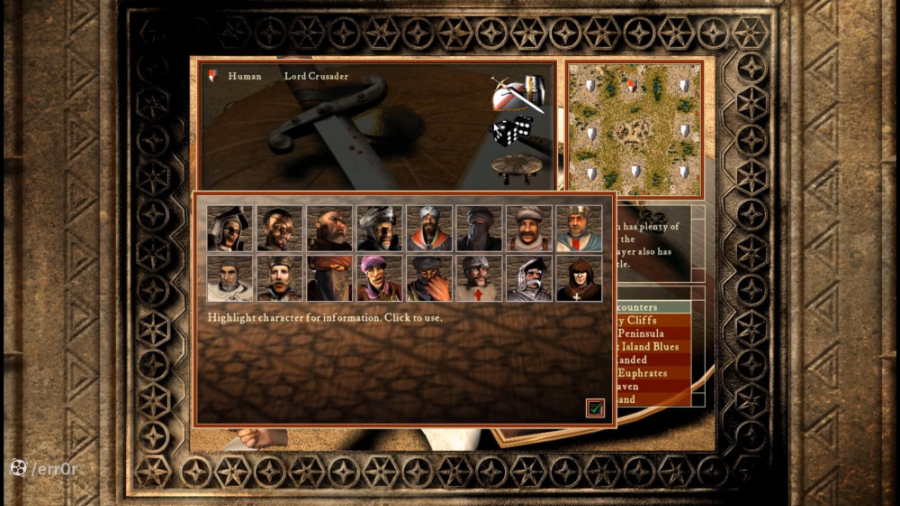Pick the helmeted lord with red arrow tabard
This screenshot has width=900, height=506.
480,278
